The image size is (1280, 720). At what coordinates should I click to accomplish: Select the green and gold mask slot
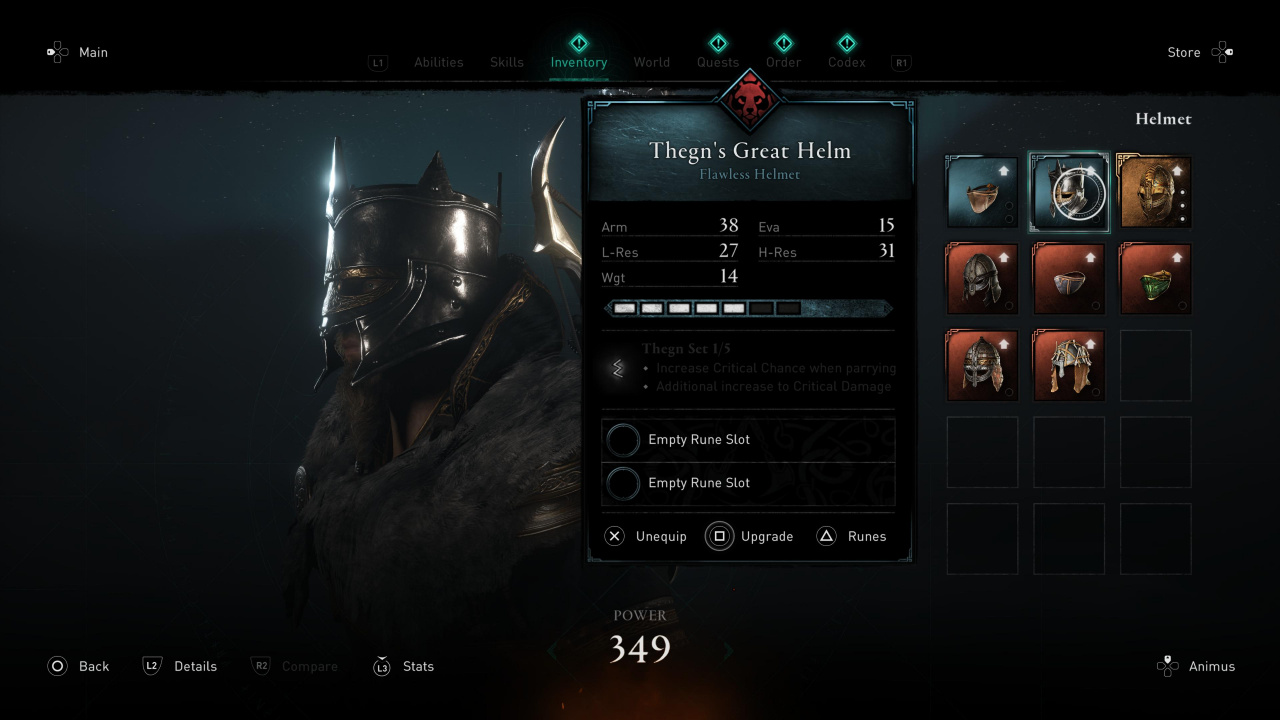click(x=1155, y=279)
